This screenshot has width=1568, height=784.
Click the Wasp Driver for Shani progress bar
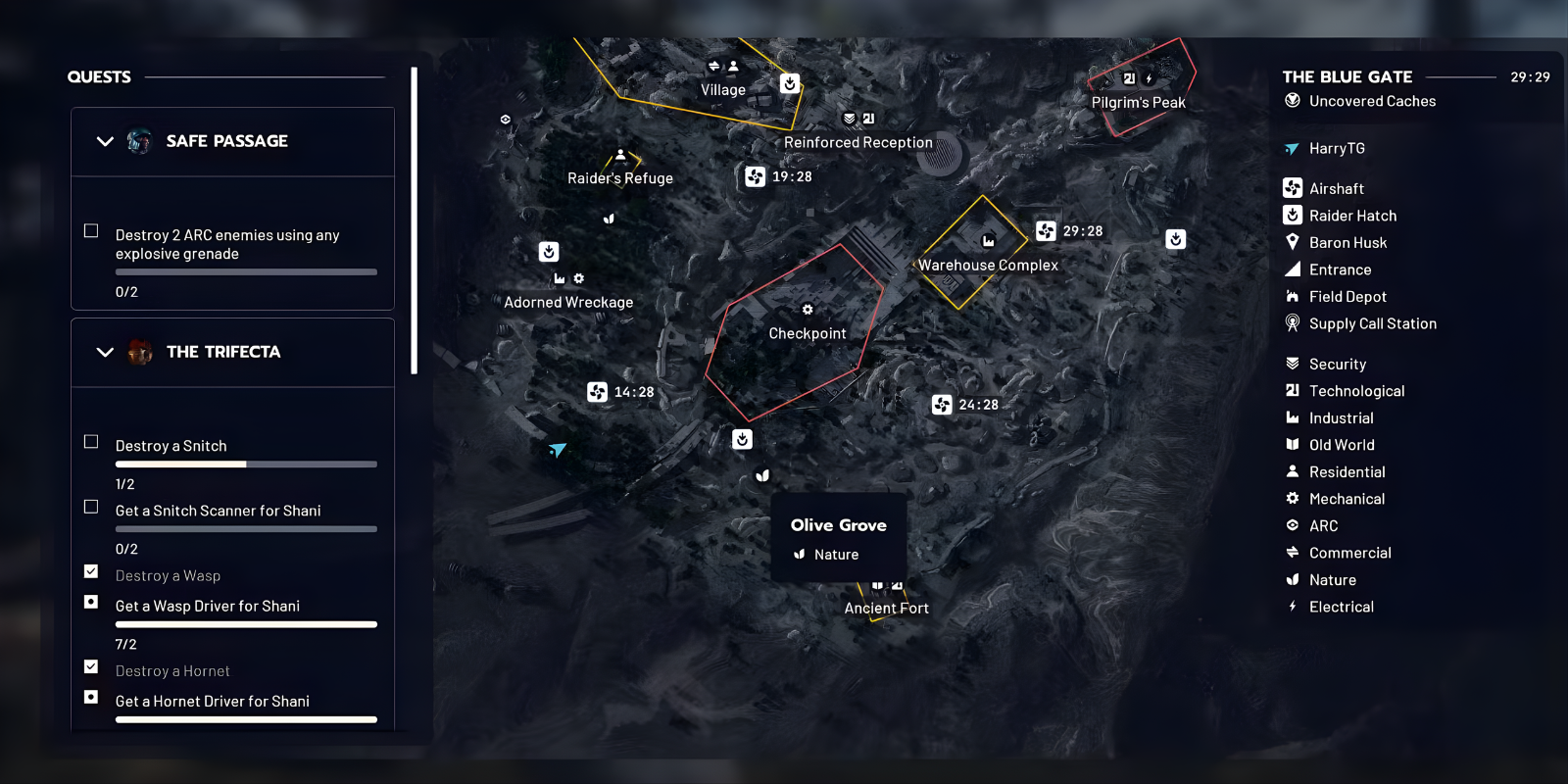246,623
